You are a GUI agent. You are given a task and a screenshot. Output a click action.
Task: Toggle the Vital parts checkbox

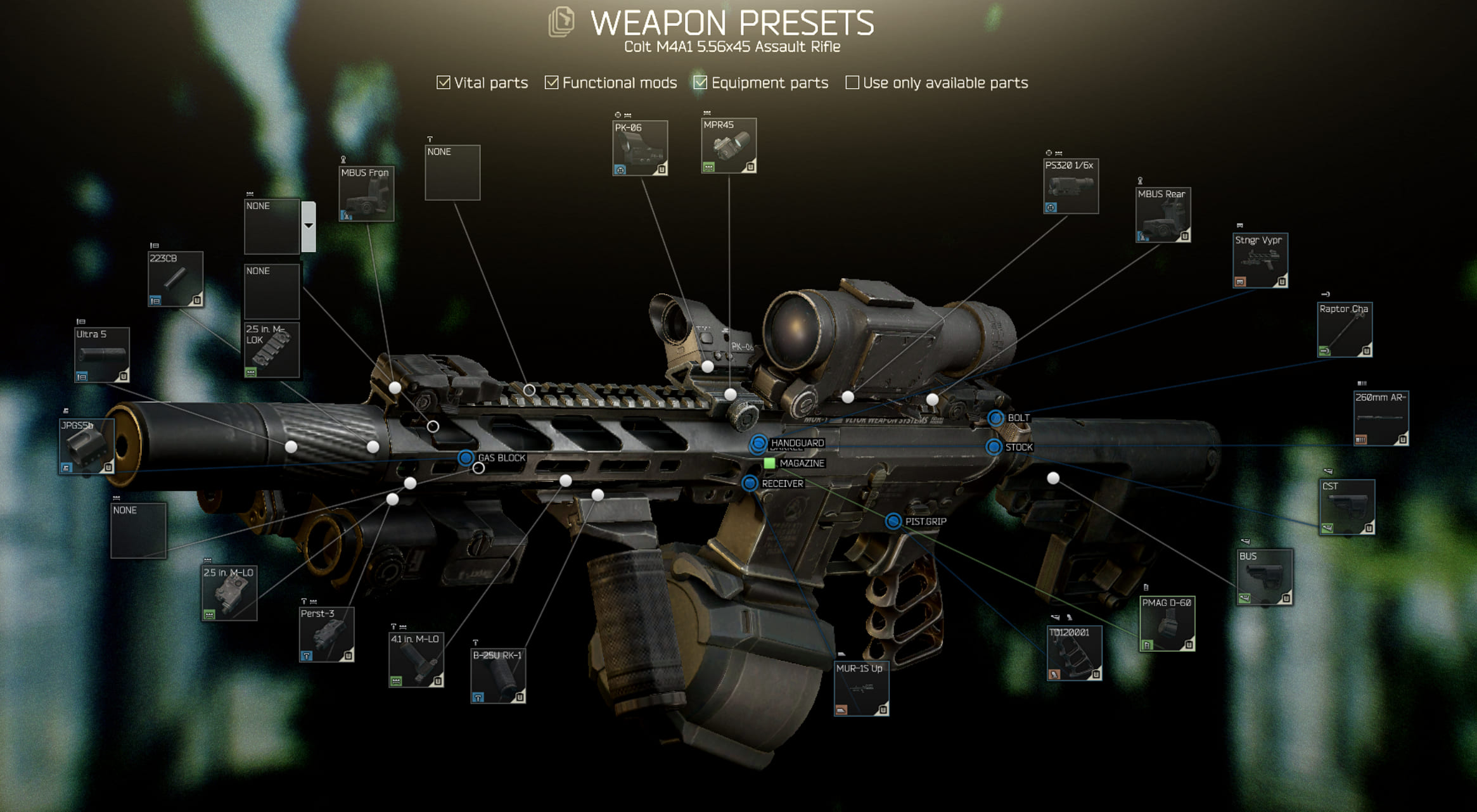point(444,83)
